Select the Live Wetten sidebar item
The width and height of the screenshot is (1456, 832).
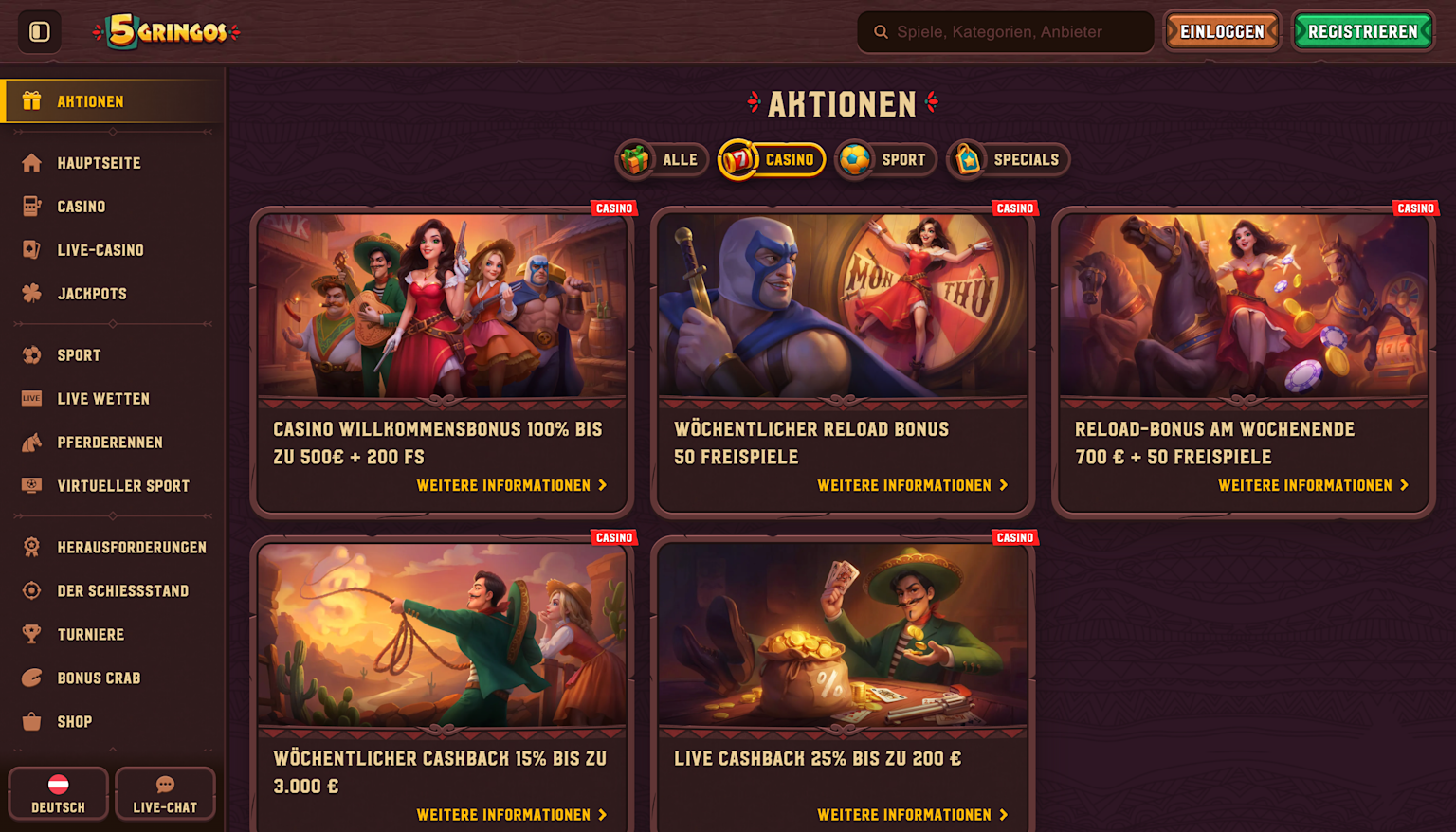[31, 398]
